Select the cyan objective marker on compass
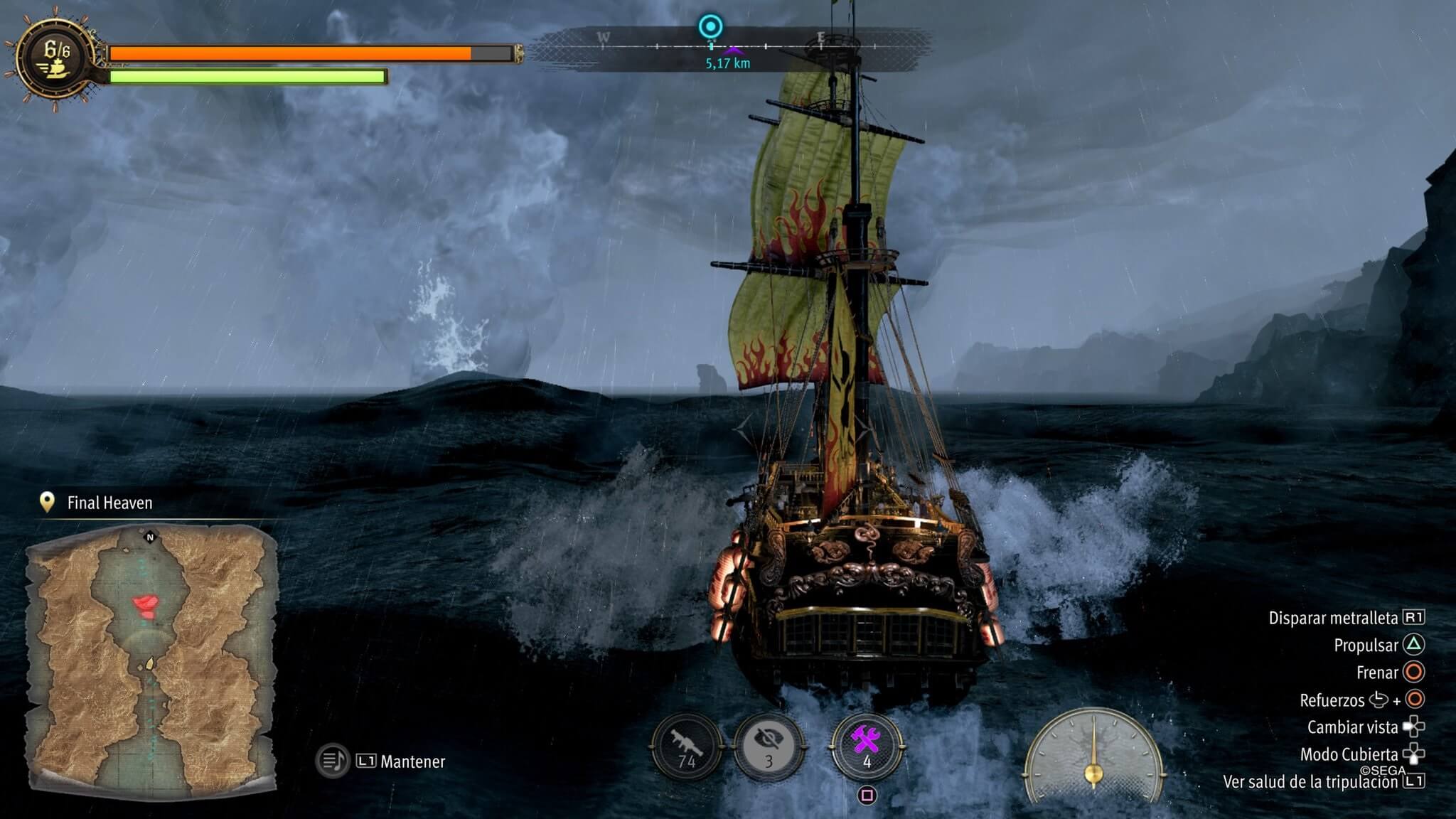Screen dimensions: 1456x819 point(710,27)
